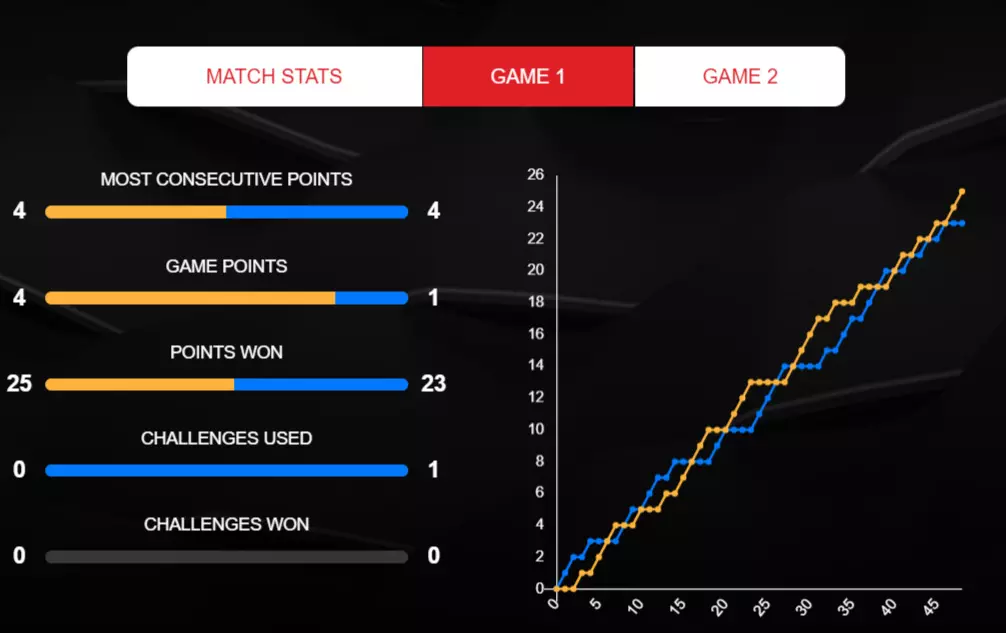Open the Game 2 tab
Screen dimensions: 1006x633
pyautogui.click(x=740, y=77)
